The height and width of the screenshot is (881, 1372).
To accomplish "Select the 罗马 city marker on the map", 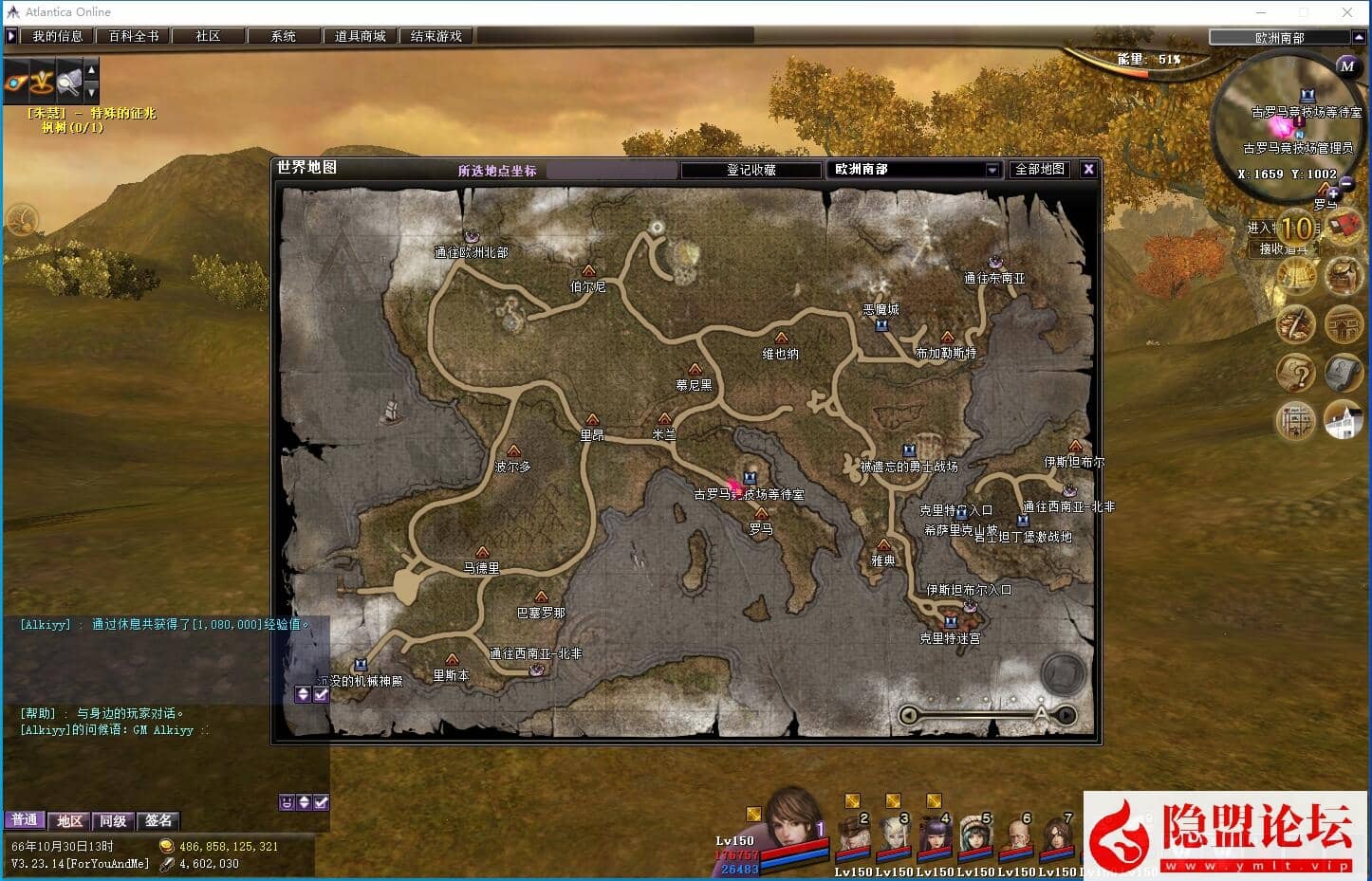I will tap(761, 514).
